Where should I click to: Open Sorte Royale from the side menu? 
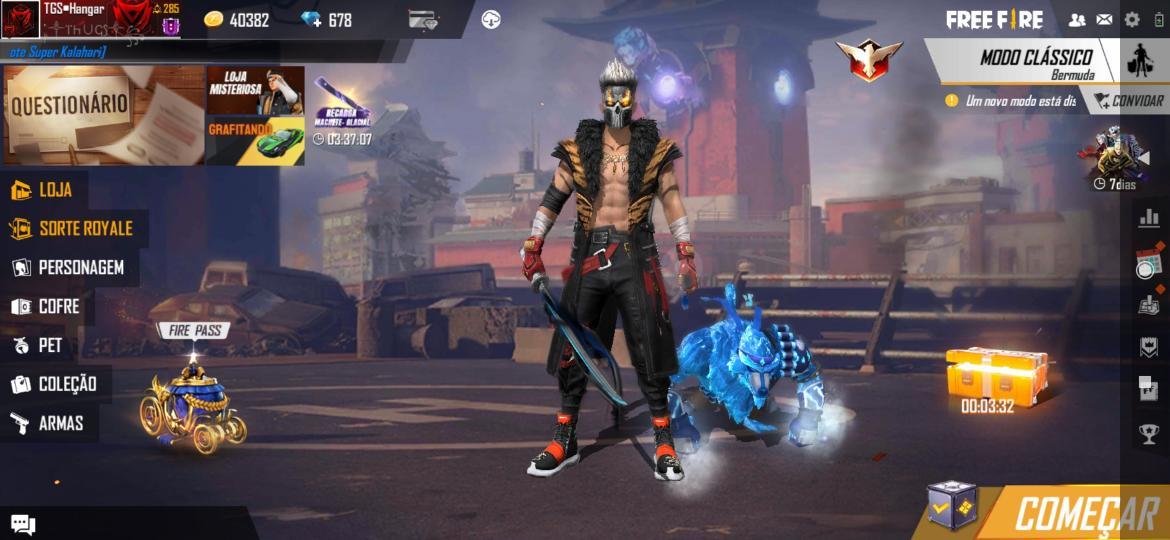pyautogui.click(x=74, y=229)
